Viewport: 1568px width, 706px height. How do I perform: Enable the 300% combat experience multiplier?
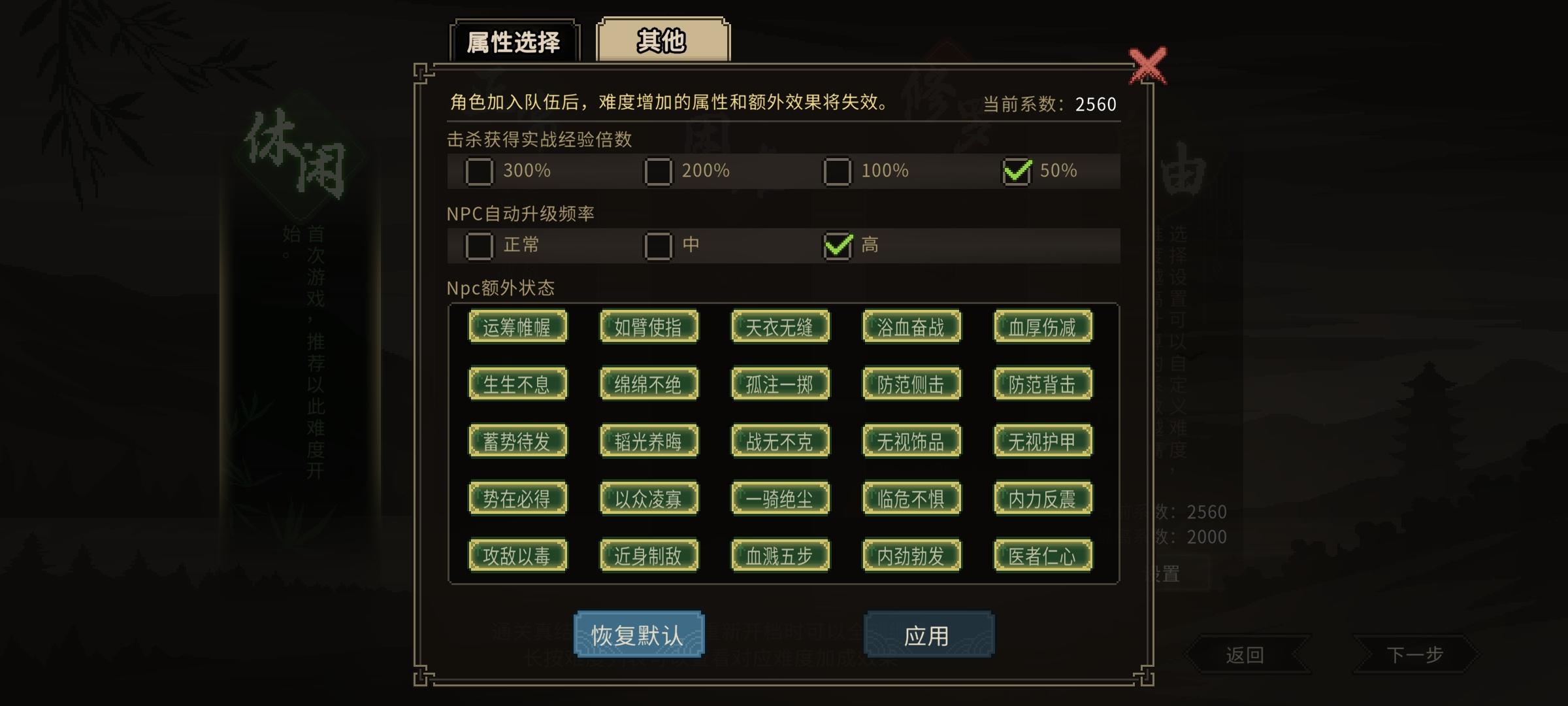(481, 172)
